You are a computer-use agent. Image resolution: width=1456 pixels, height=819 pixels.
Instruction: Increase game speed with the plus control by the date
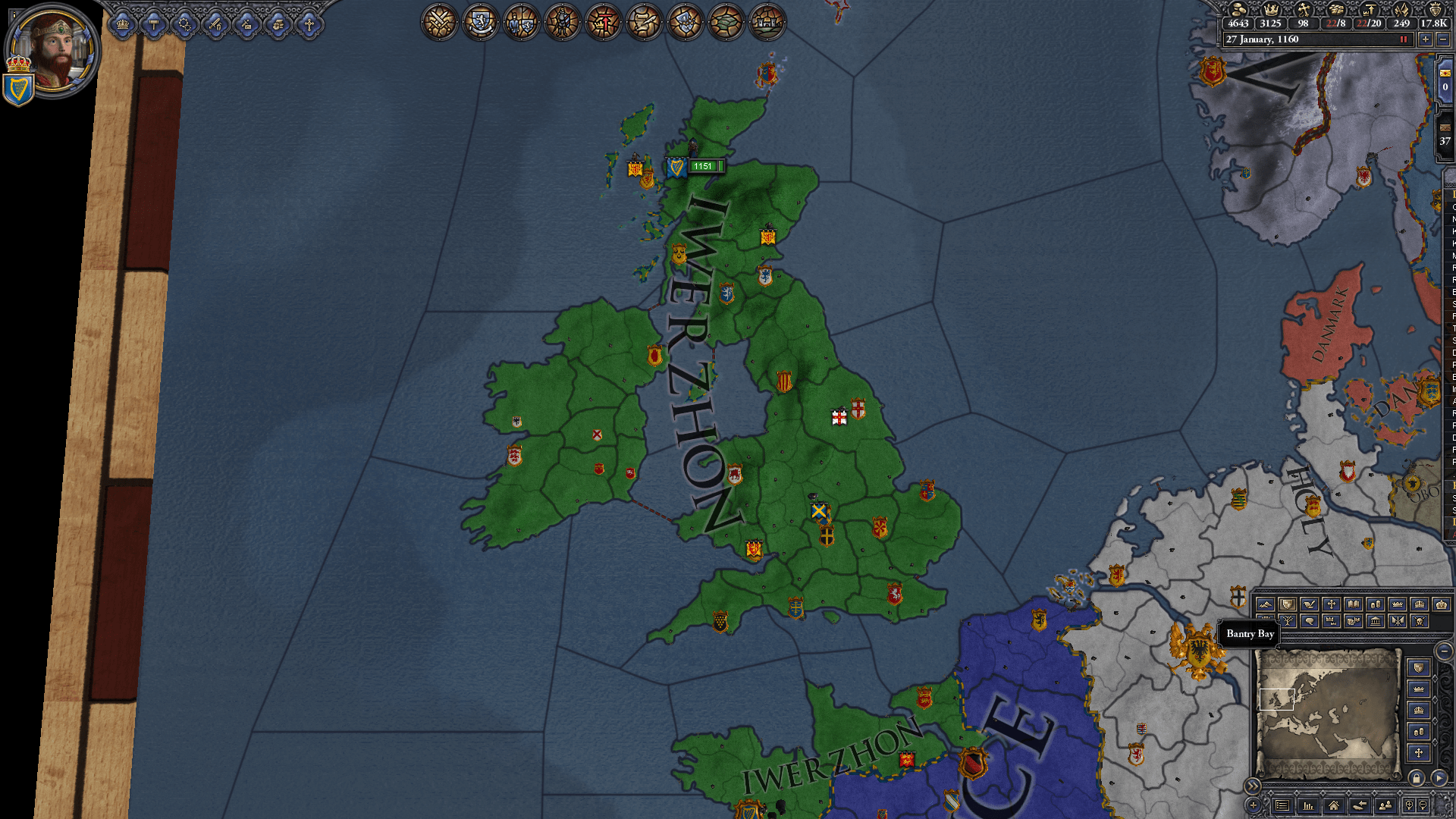(x=1426, y=39)
